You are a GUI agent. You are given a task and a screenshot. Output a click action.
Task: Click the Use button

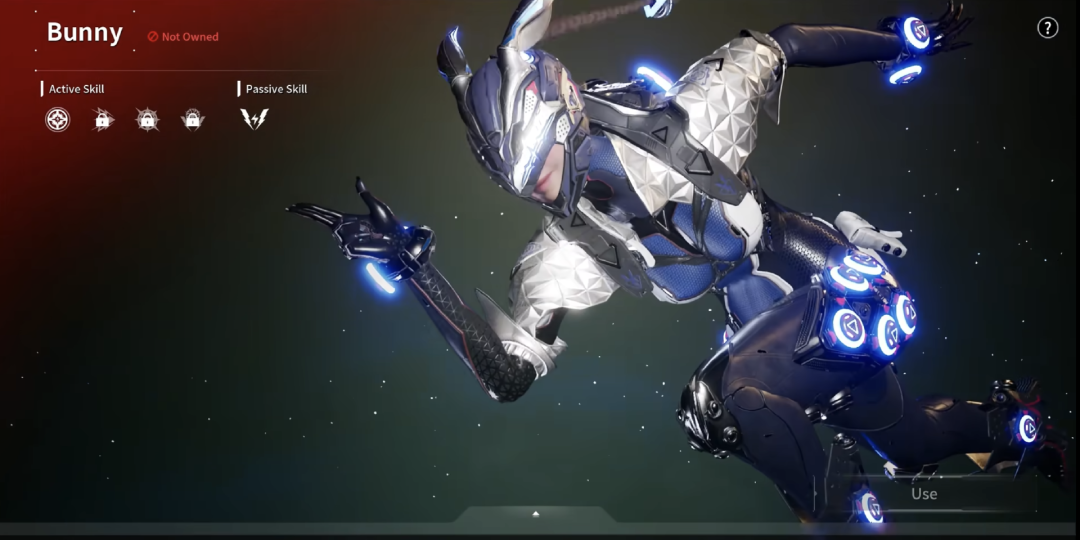924,494
